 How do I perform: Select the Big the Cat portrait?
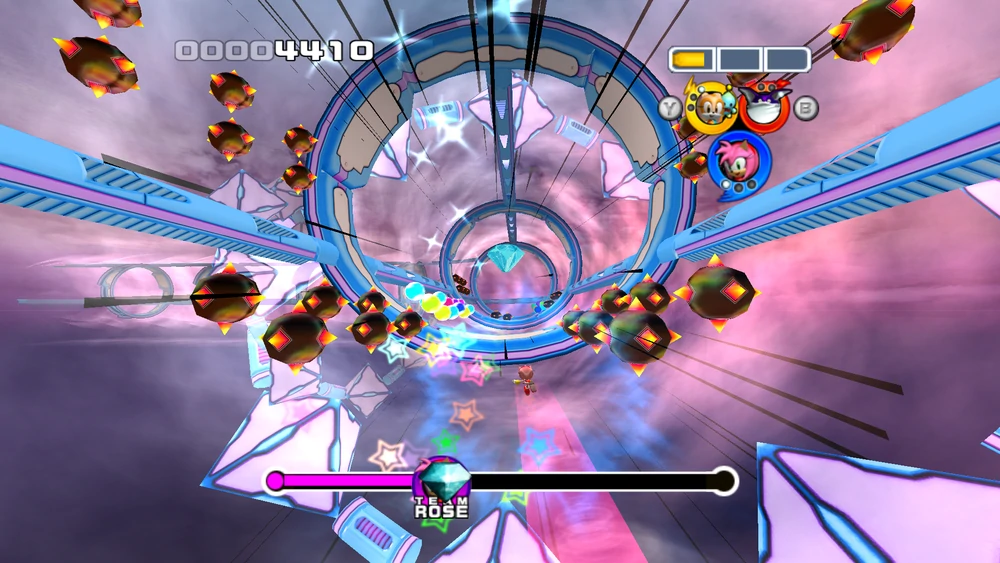tap(763, 107)
